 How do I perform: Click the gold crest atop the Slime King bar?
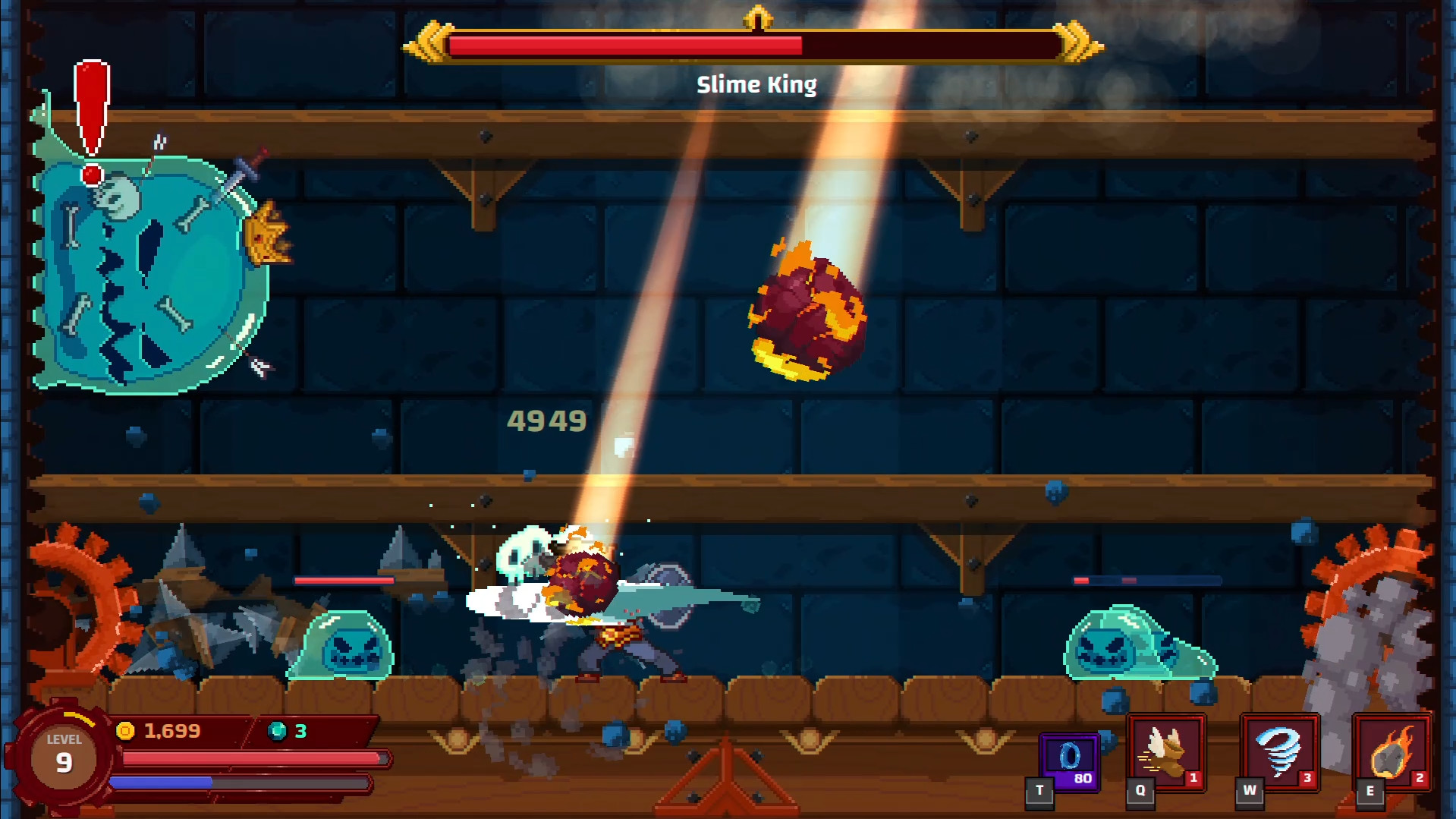[x=757, y=15]
